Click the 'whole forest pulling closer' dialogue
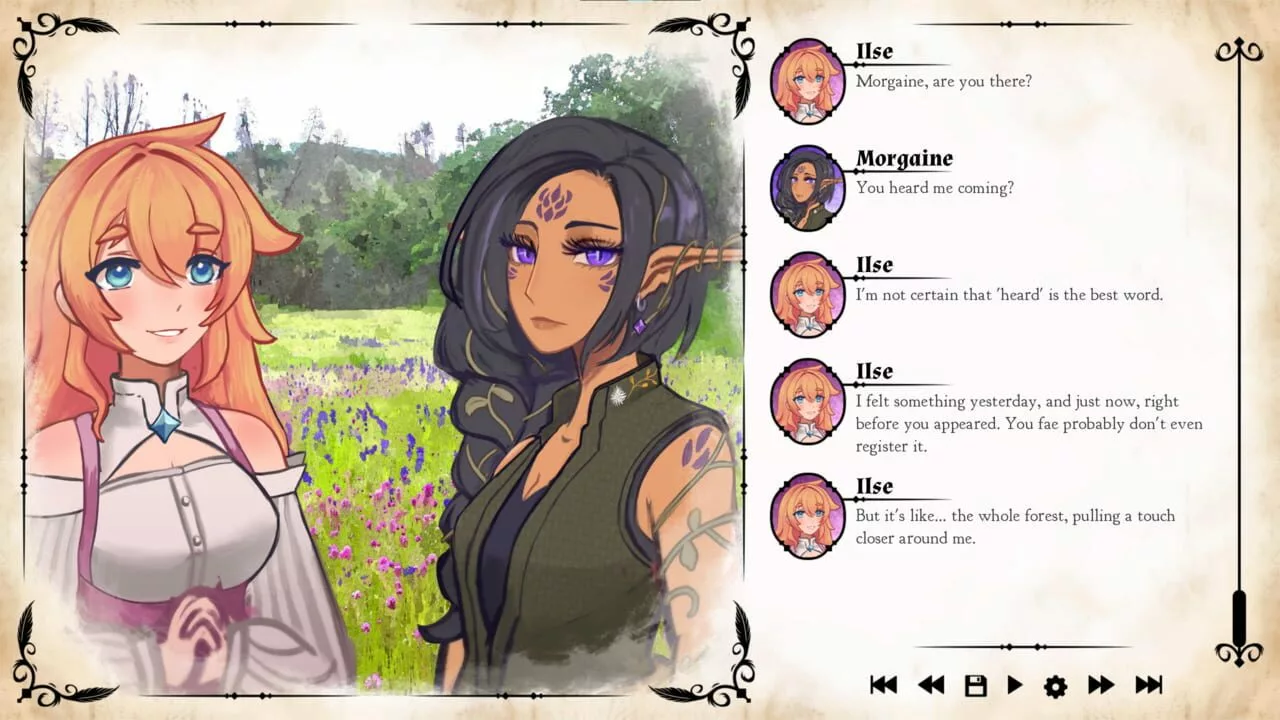Screen dimensions: 1280x720 tap(1015, 527)
